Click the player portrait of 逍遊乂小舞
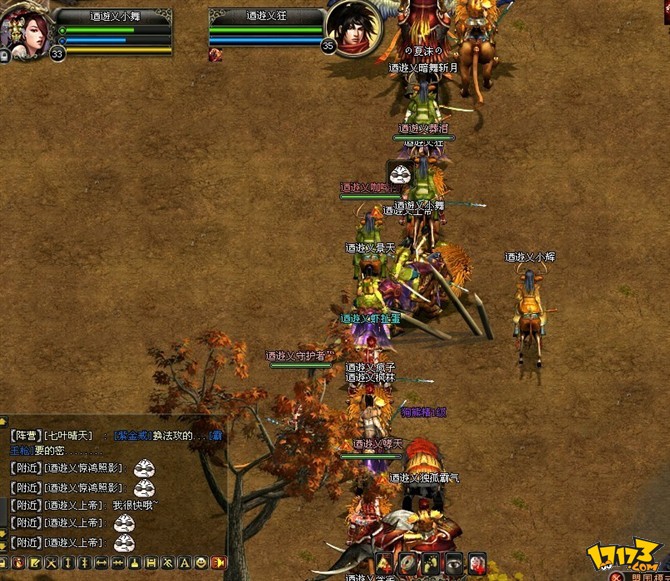Image resolution: width=670 pixels, height=581 pixels. 22,30
